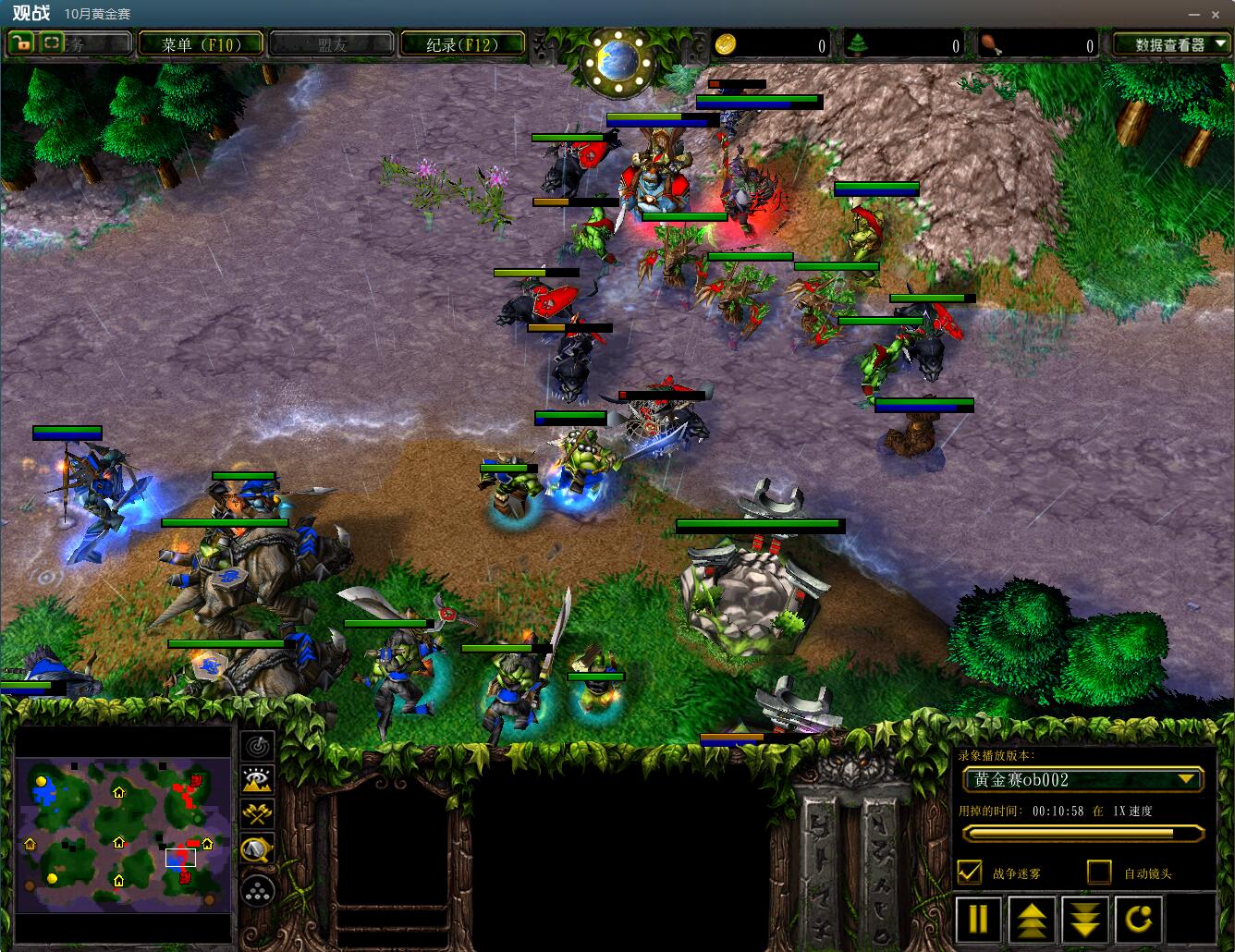Increase replay speed with up arrows
Image resolution: width=1235 pixels, height=952 pixels.
point(1032,919)
